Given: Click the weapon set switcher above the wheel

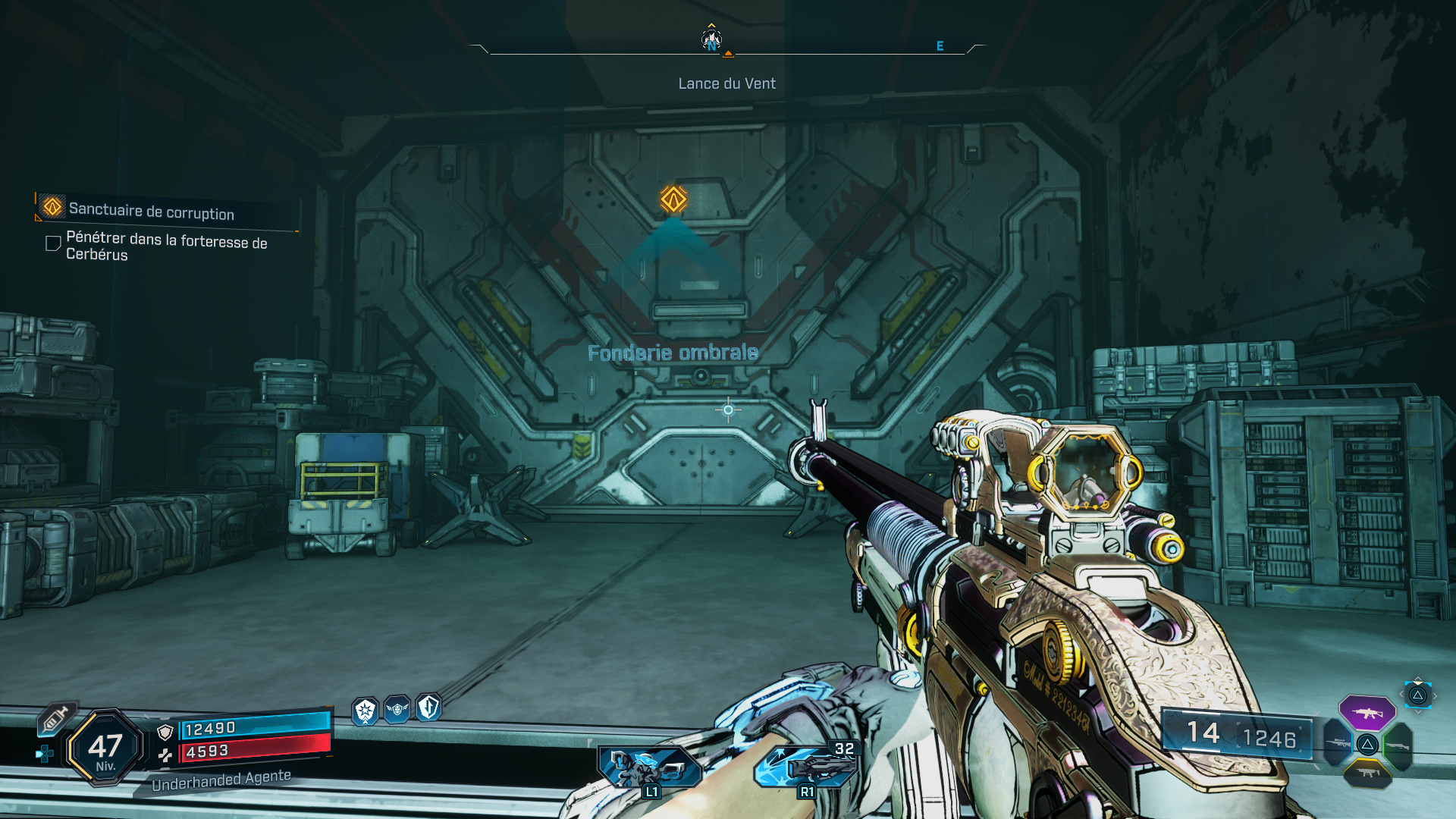Looking at the screenshot, I should click(1417, 695).
